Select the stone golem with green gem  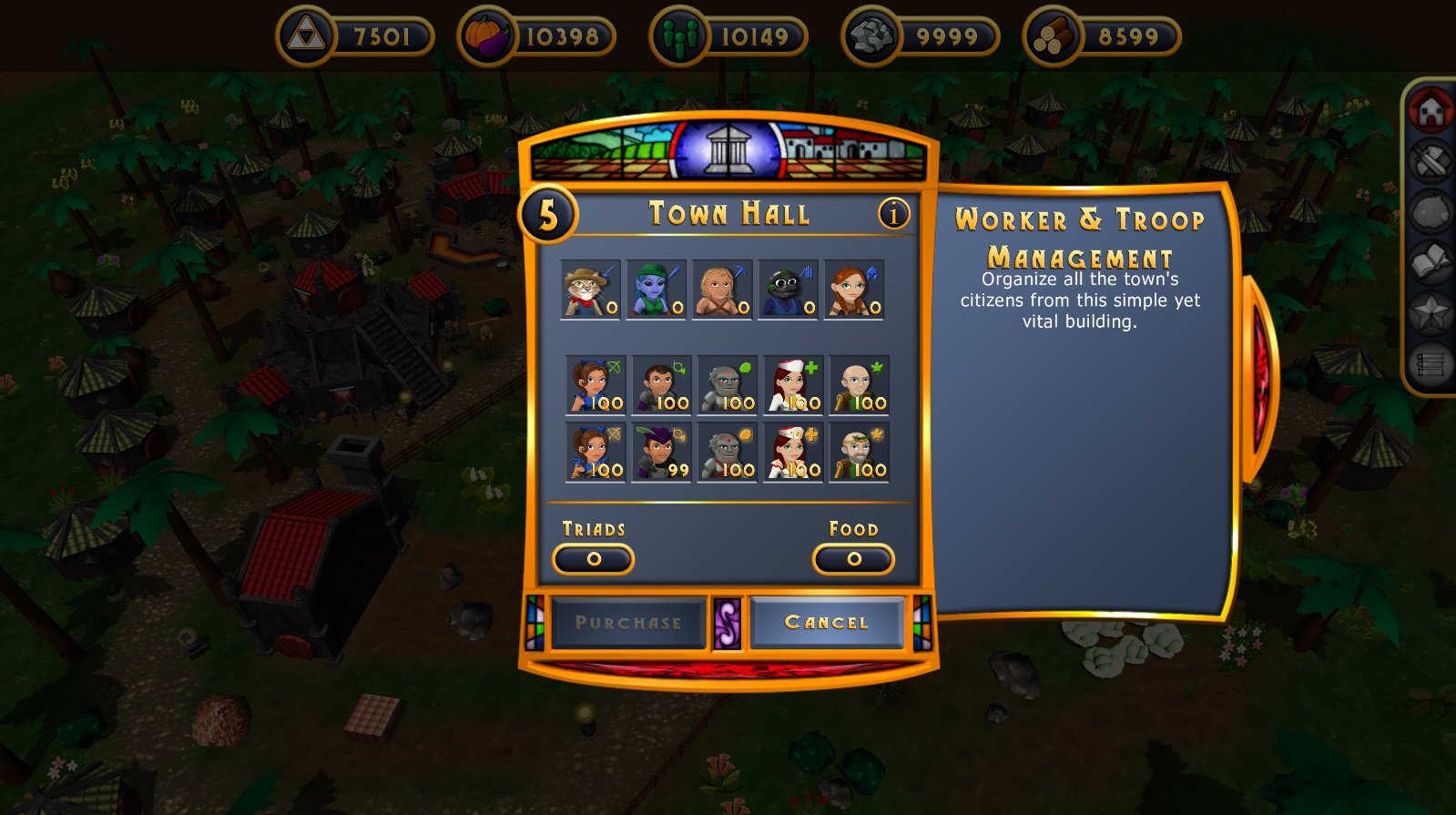pyautogui.click(x=727, y=385)
